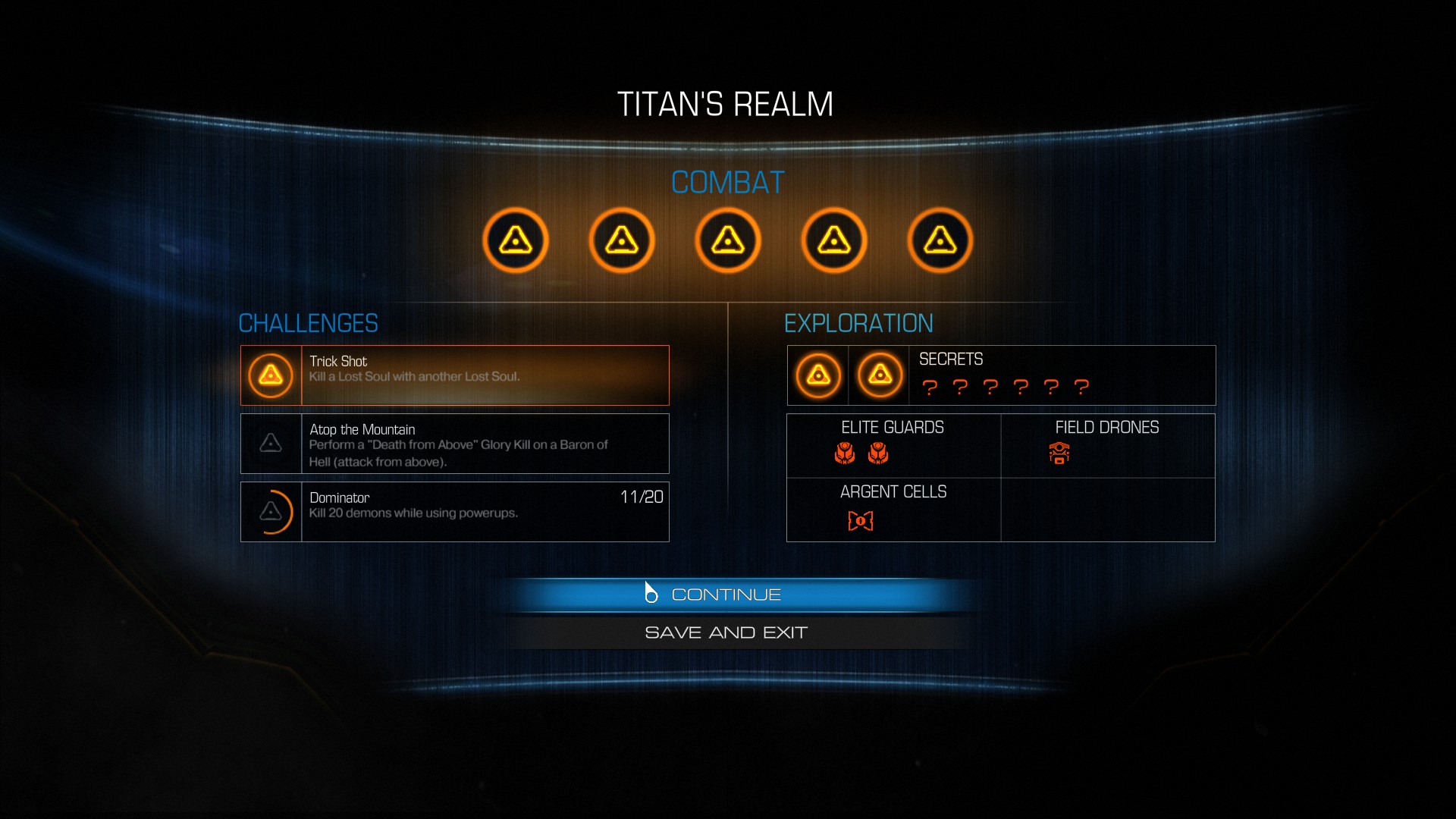Image resolution: width=1456 pixels, height=819 pixels.
Task: Click the Argent Cells panel
Action: [893, 510]
